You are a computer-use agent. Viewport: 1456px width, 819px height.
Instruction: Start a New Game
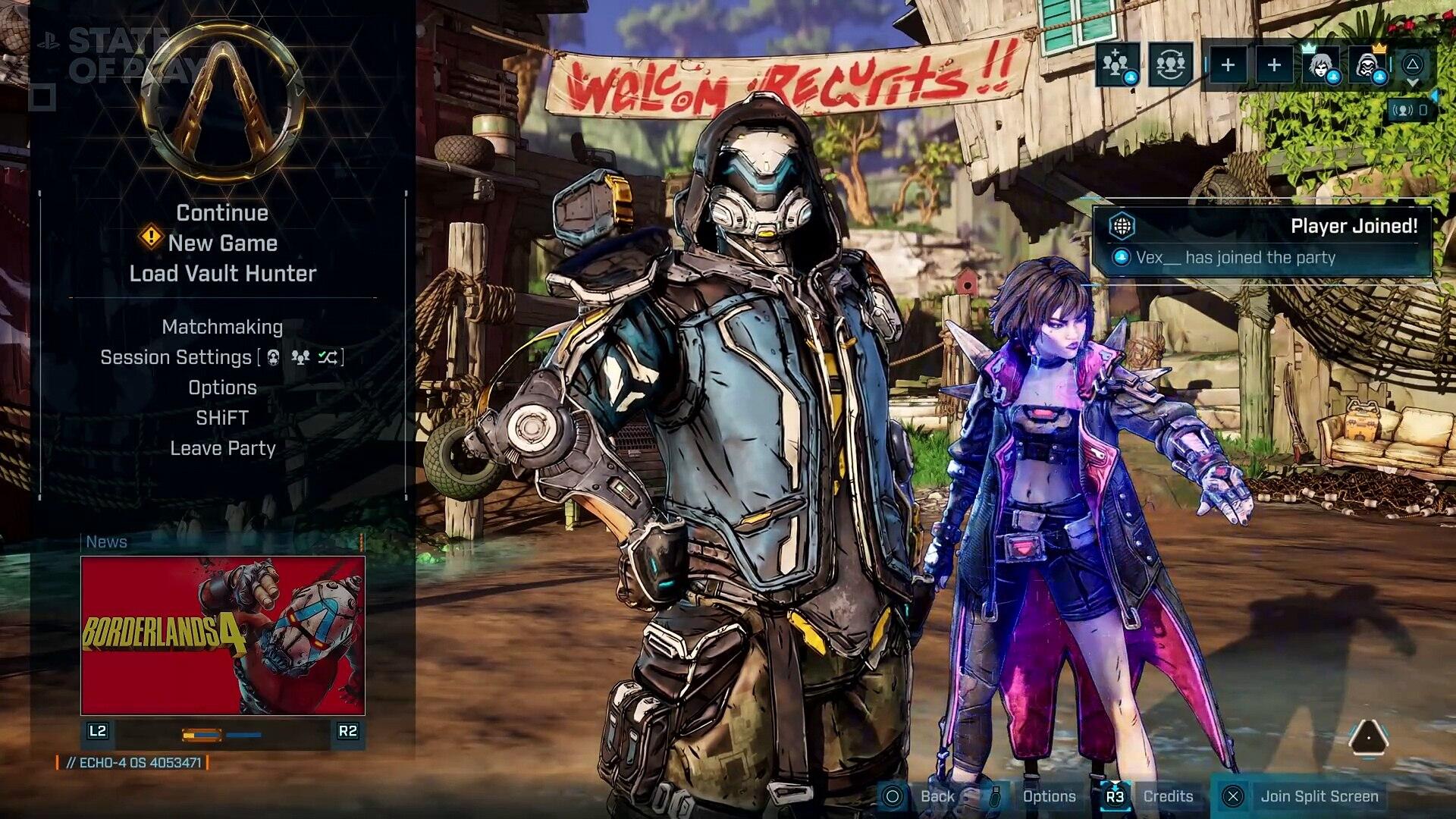click(x=222, y=243)
